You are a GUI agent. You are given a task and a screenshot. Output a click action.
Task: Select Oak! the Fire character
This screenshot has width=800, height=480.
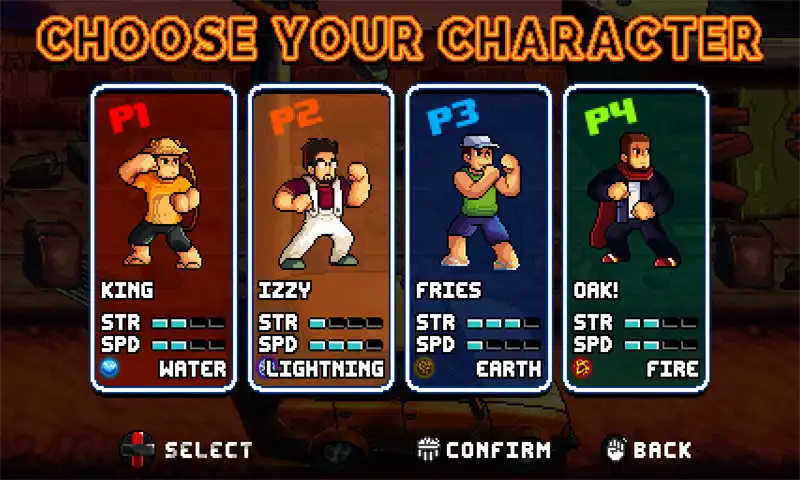click(636, 240)
